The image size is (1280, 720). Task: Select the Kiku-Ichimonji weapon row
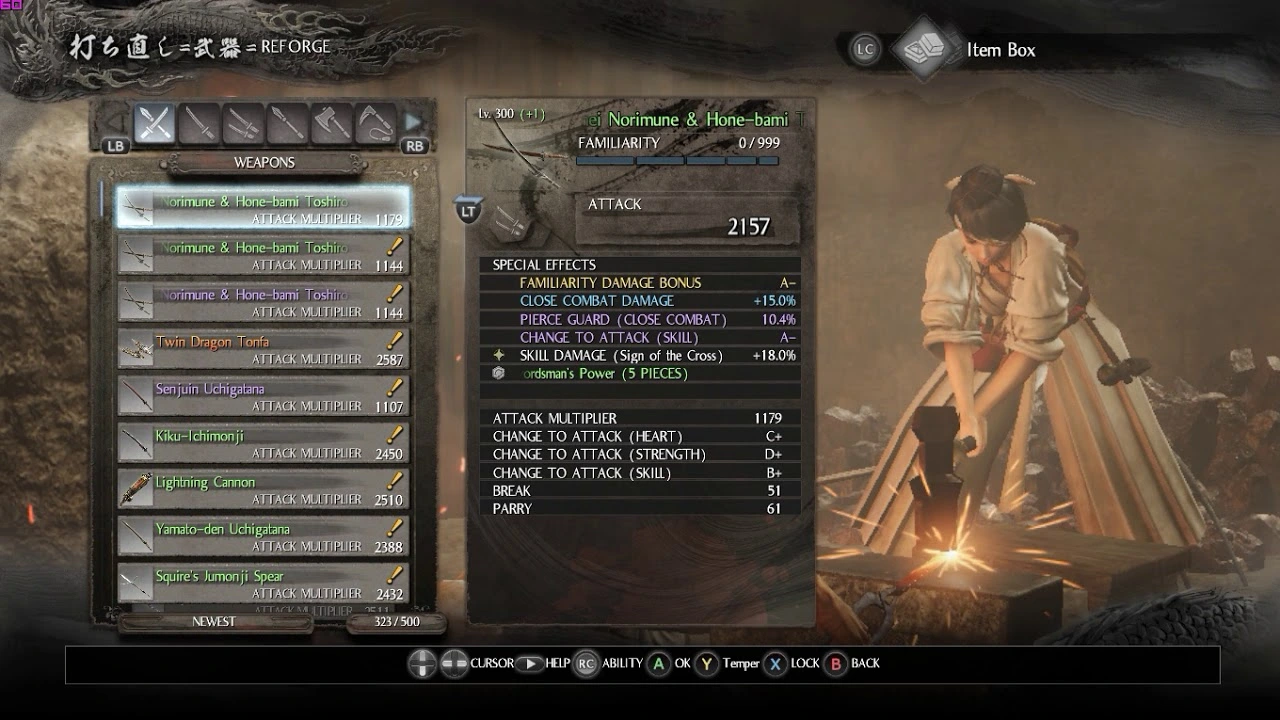pos(262,443)
